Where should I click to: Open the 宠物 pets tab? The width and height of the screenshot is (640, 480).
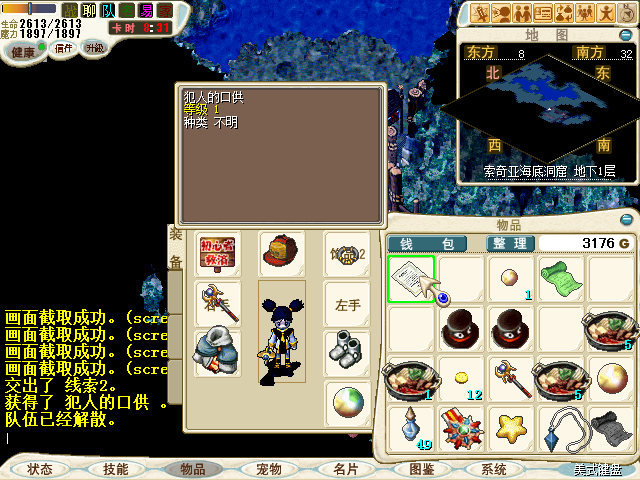268,469
